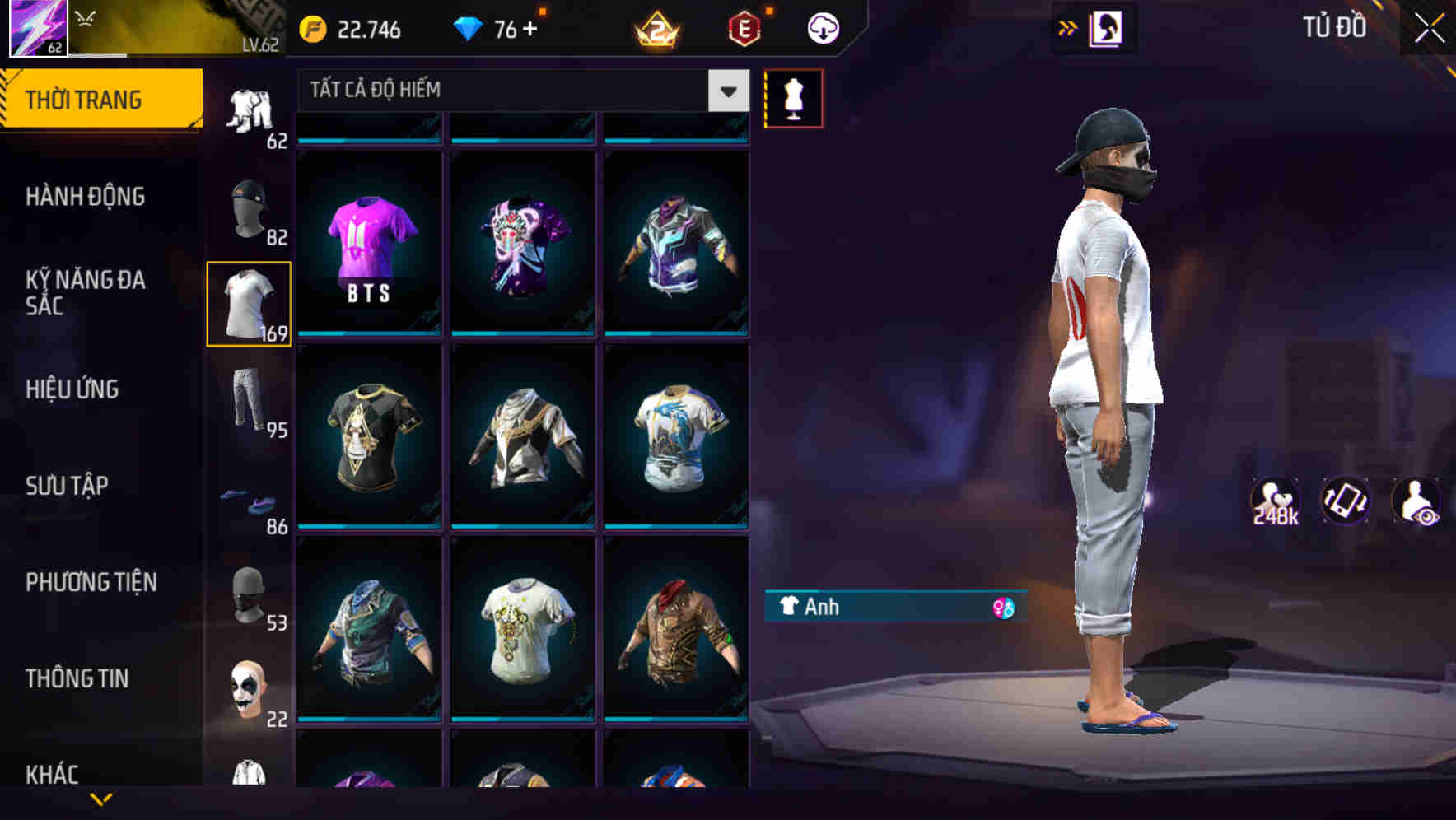
Task: Open the THÔNG TIN menu item
Action: point(78,678)
